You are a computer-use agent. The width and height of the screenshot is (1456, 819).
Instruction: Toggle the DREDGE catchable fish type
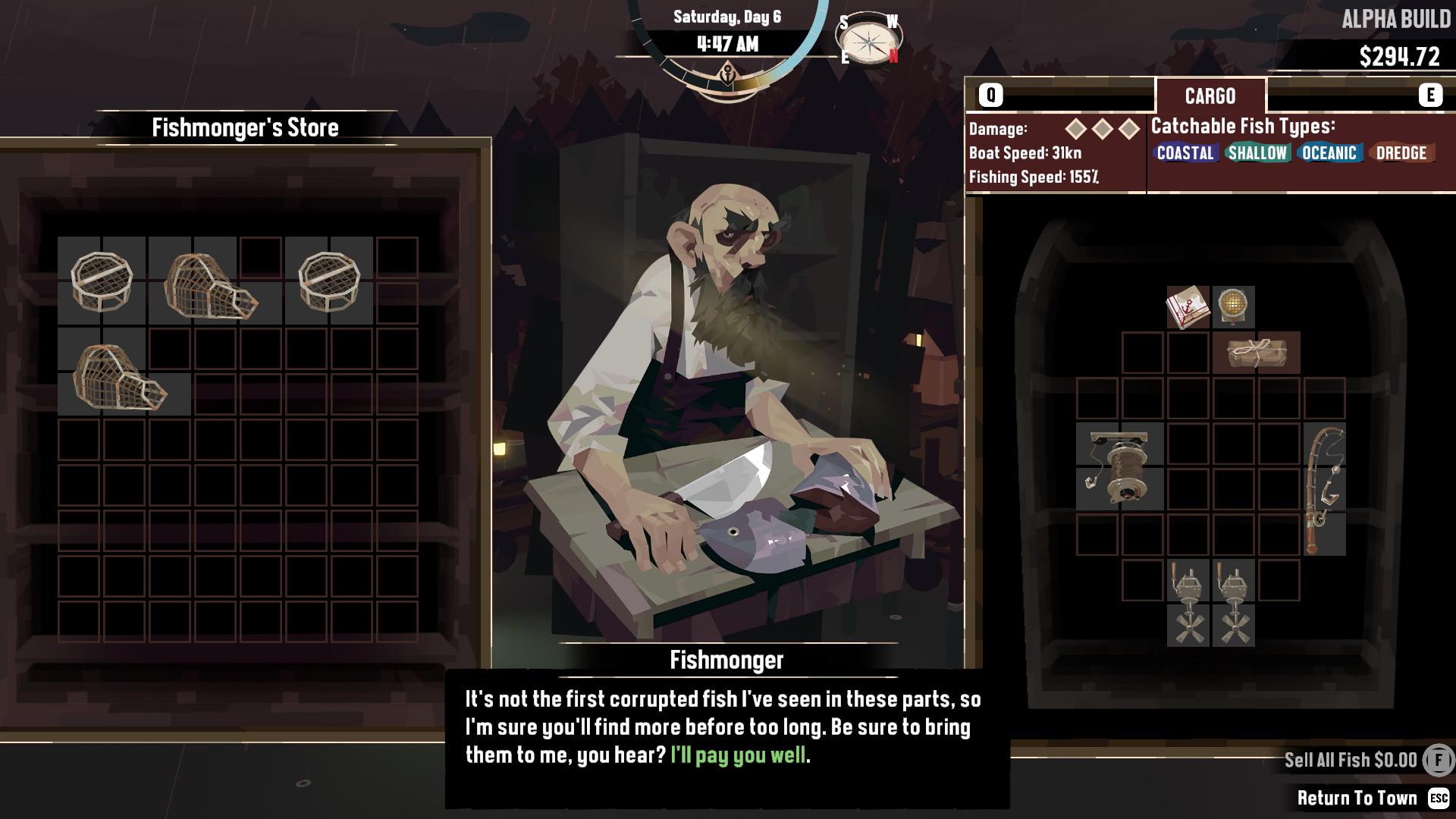pos(1402,153)
